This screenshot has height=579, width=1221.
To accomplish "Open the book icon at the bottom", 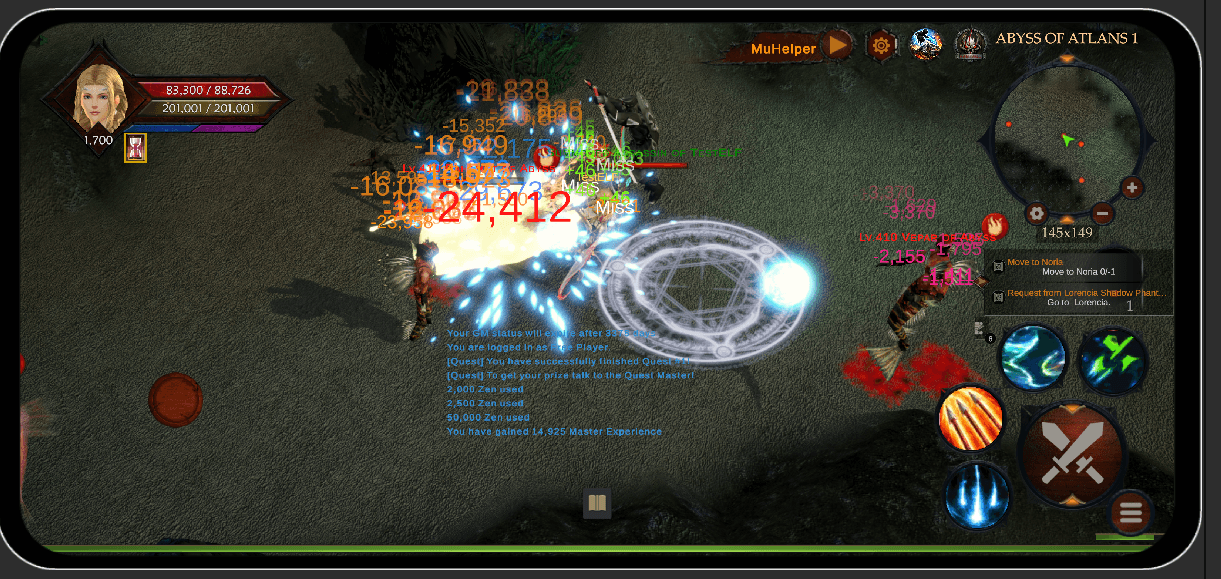I will (x=597, y=503).
